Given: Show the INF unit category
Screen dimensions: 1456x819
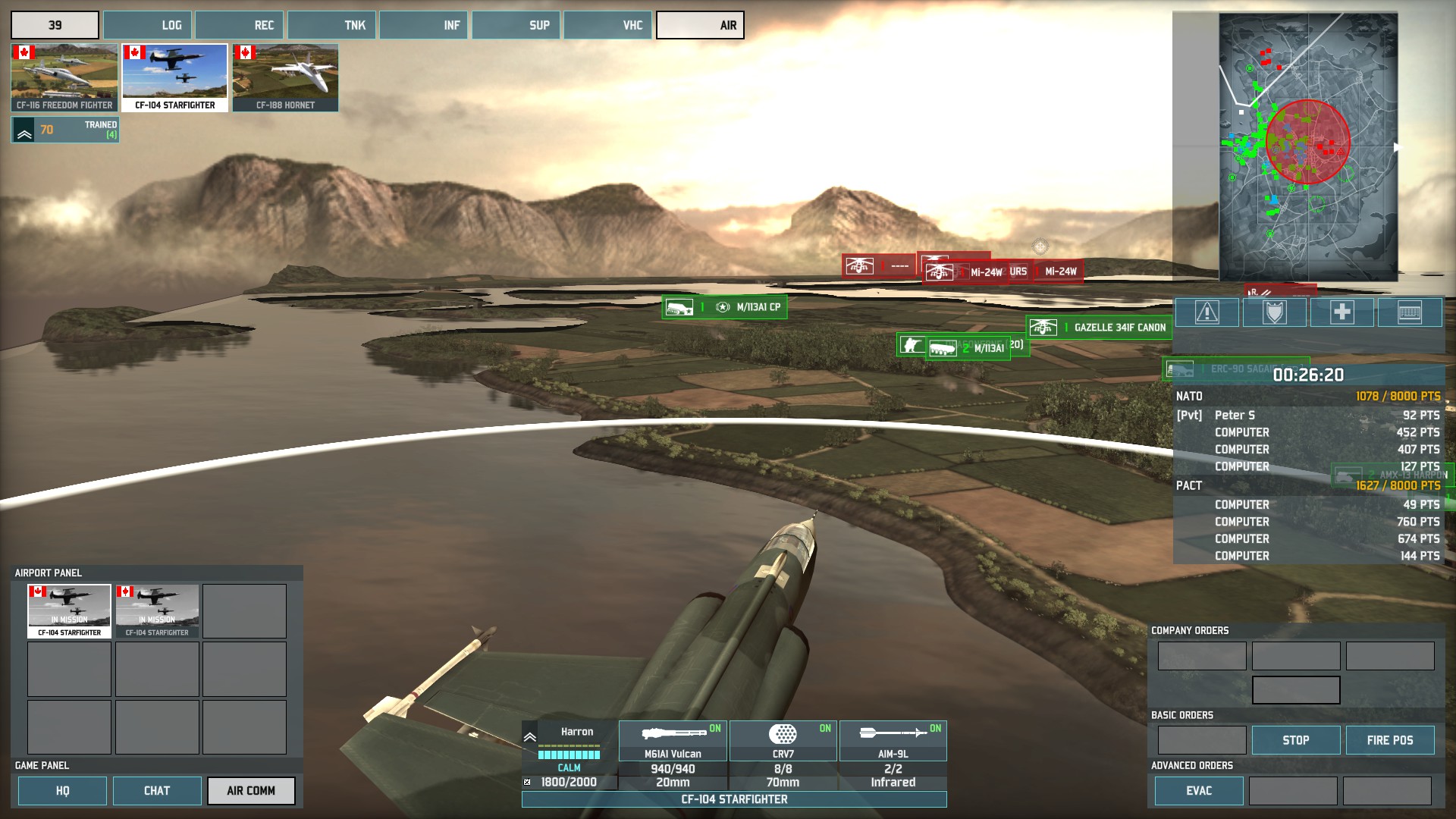Looking at the screenshot, I should pos(423,25).
